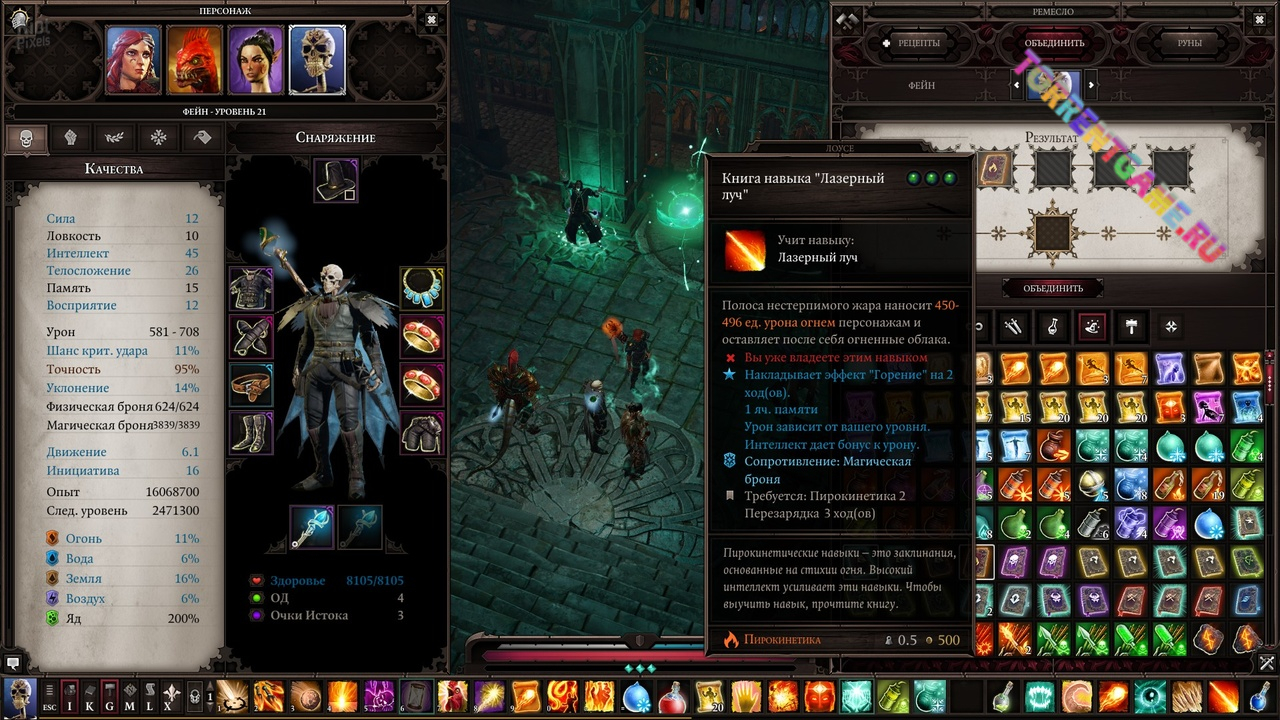This screenshot has width=1280, height=720.
Task: Click the equipped blue-gem amulet slot
Action: (422, 288)
